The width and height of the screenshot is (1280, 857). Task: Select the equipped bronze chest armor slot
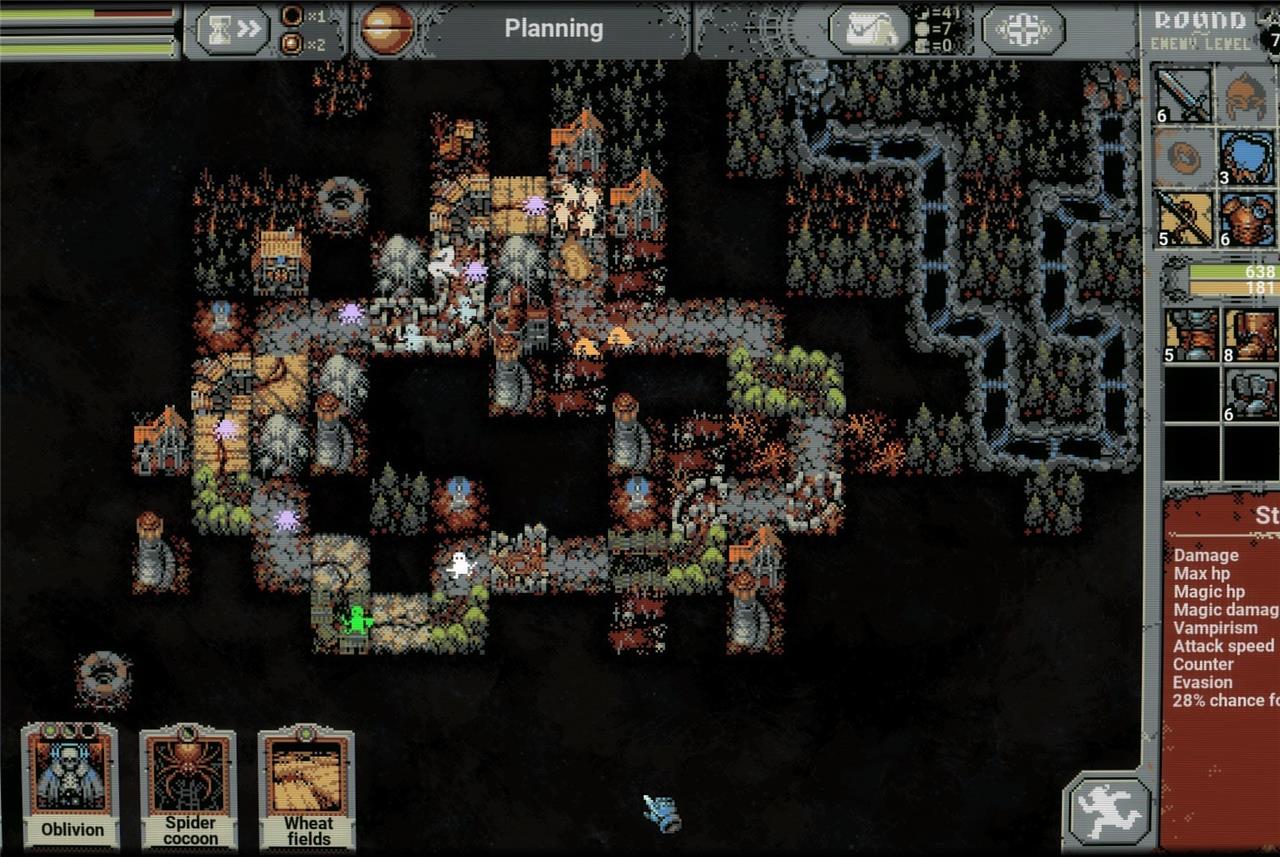click(x=1246, y=219)
